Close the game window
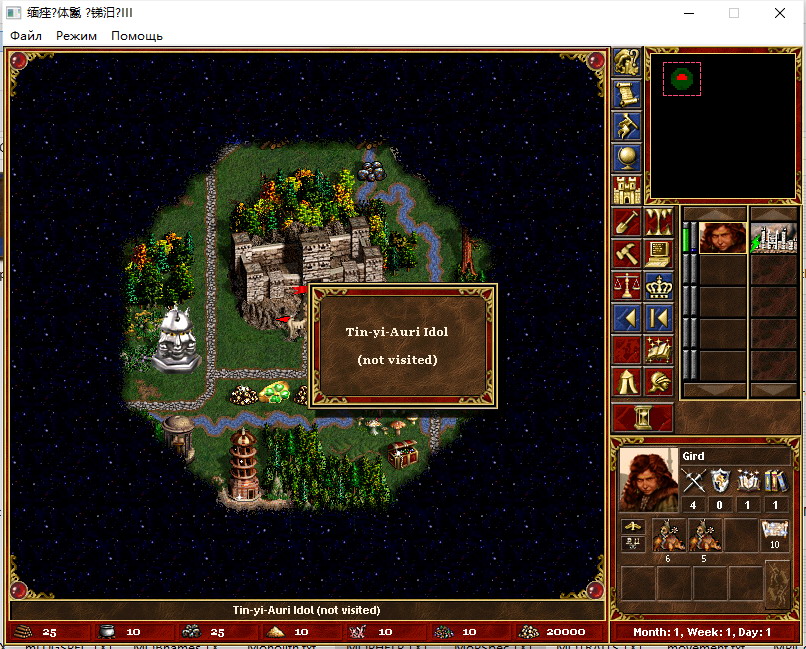The width and height of the screenshot is (806, 649). (x=779, y=13)
